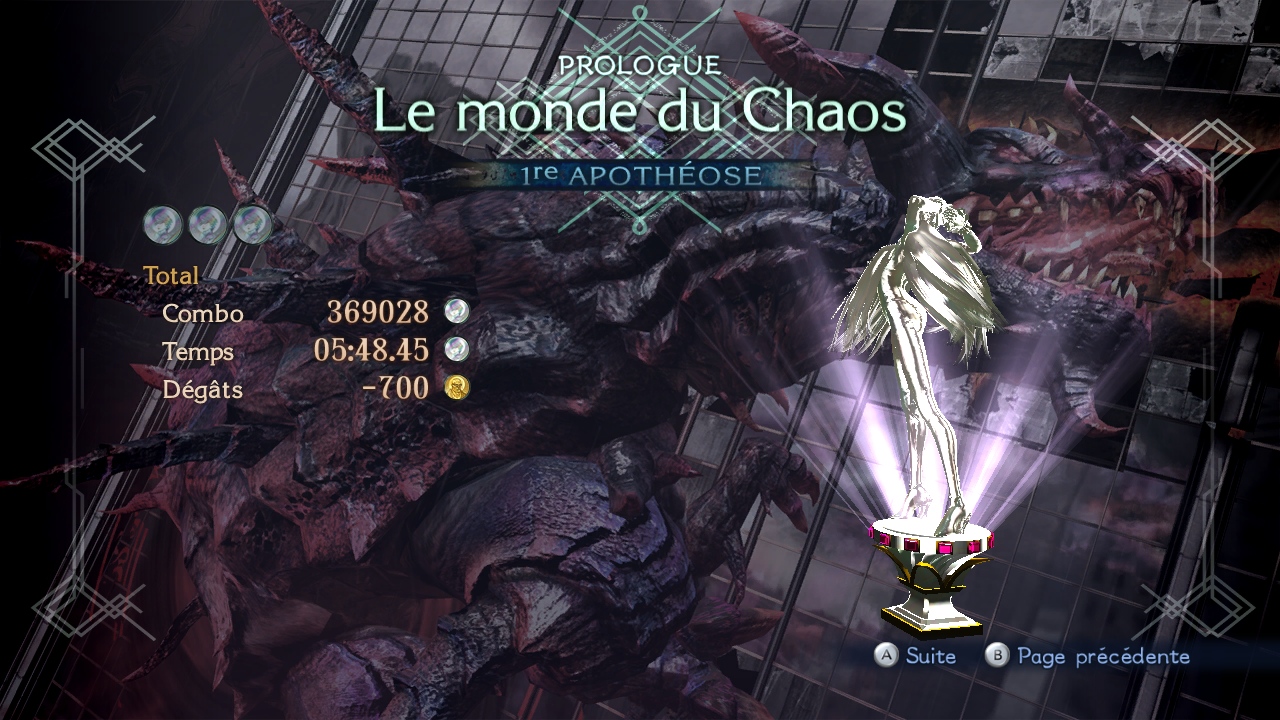
Task: Go back via Page précédente
Action: pos(1088,656)
